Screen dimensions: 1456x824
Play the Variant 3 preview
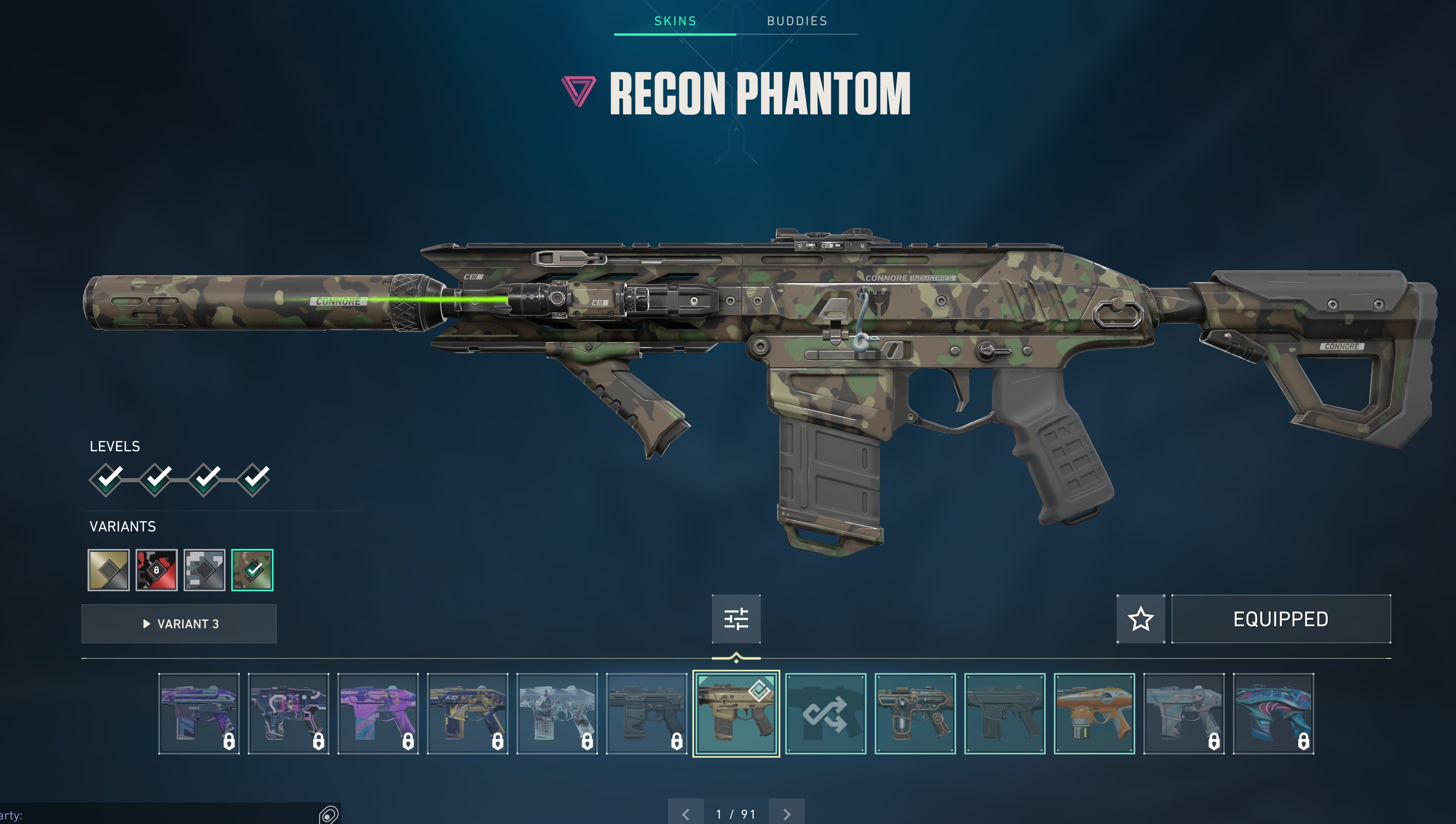pyautogui.click(x=179, y=624)
